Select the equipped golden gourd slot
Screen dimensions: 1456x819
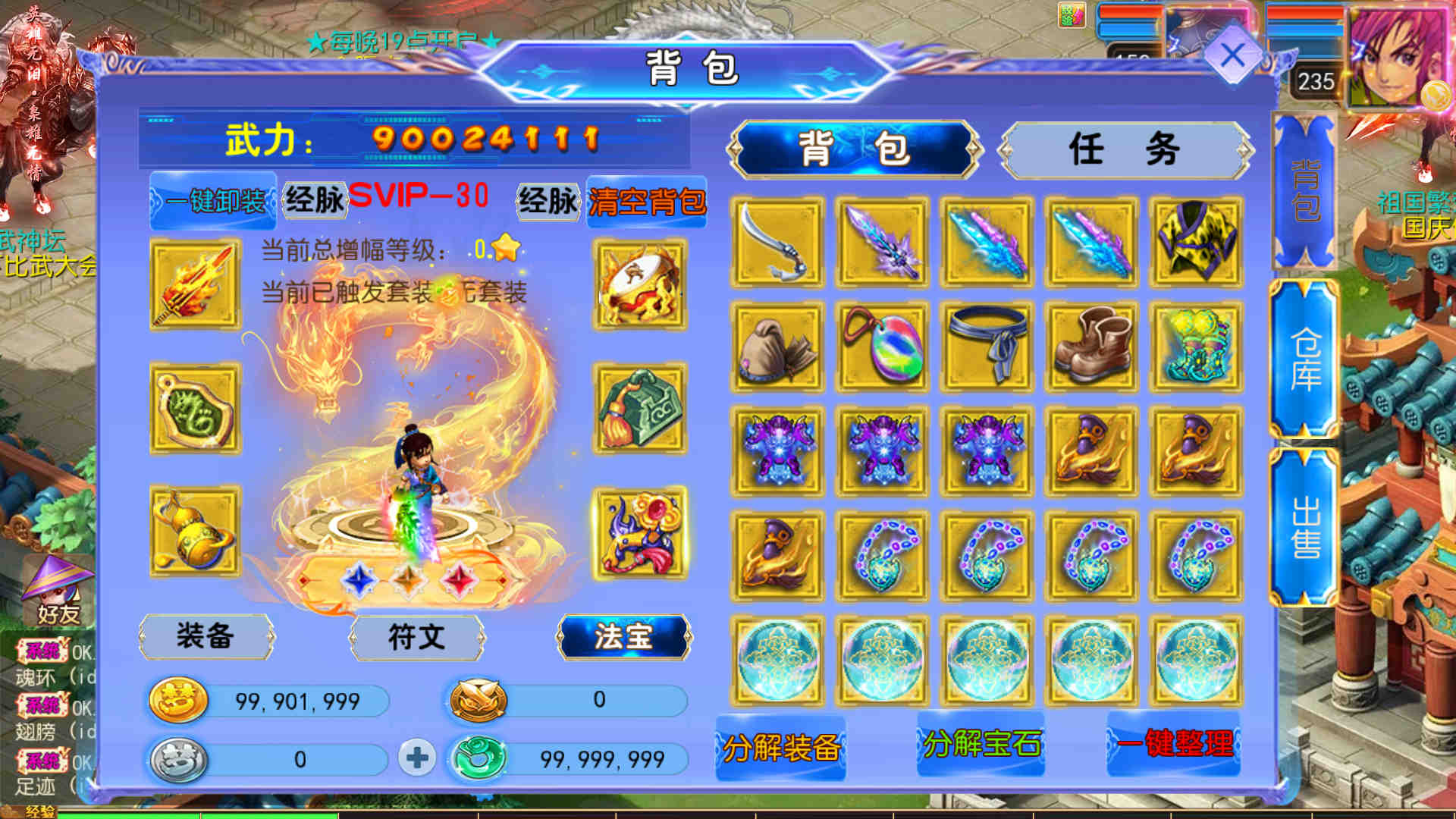(x=196, y=532)
